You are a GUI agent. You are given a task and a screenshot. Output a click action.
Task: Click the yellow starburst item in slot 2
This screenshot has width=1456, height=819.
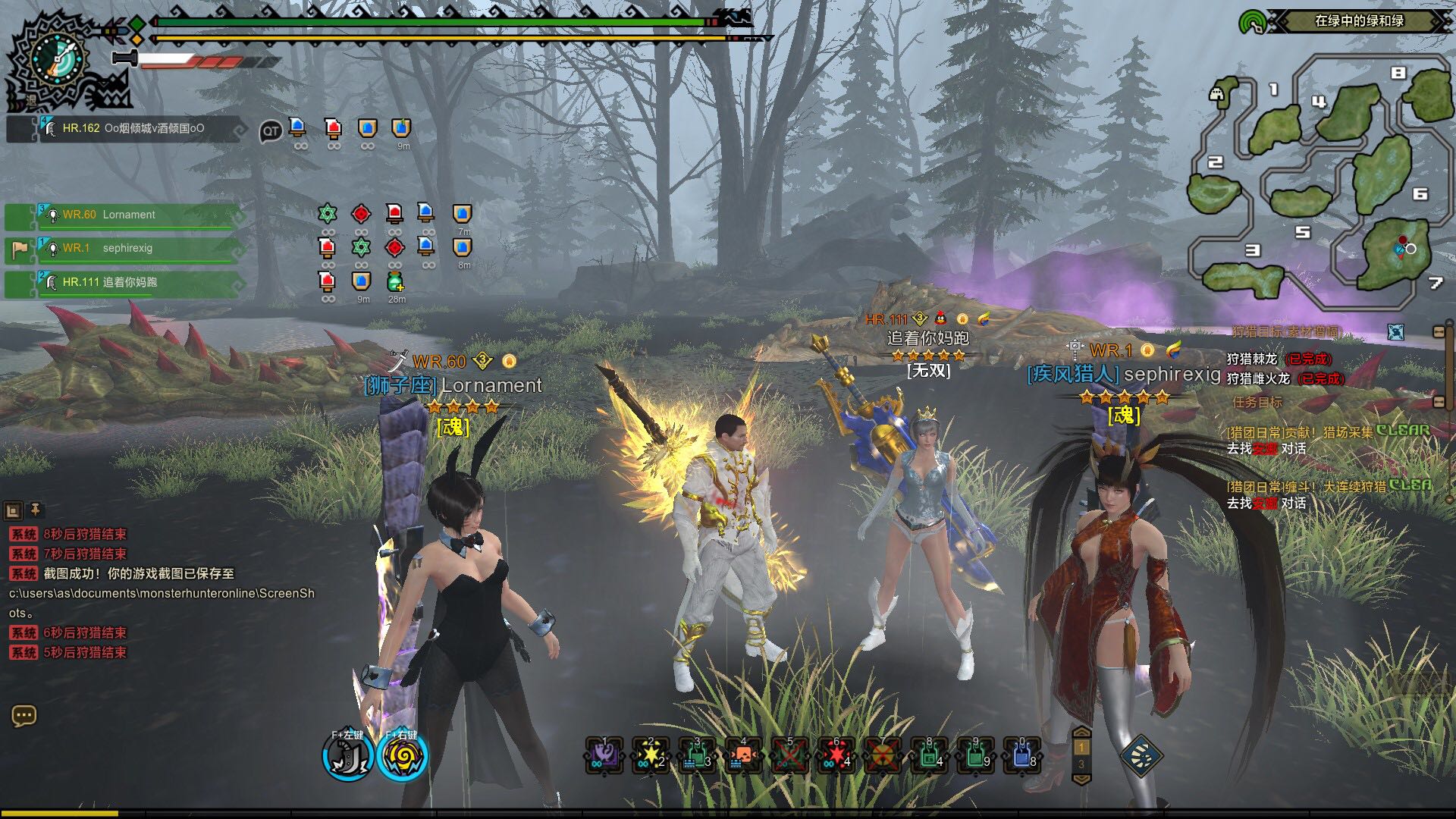coord(651,755)
